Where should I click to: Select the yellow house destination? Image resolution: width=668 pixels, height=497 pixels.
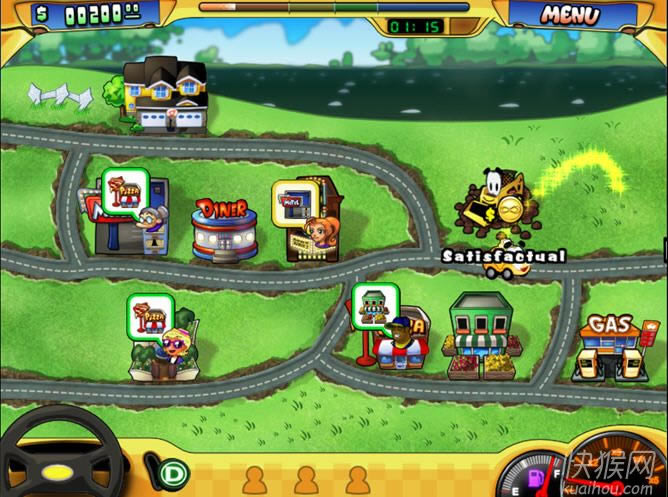click(166, 95)
